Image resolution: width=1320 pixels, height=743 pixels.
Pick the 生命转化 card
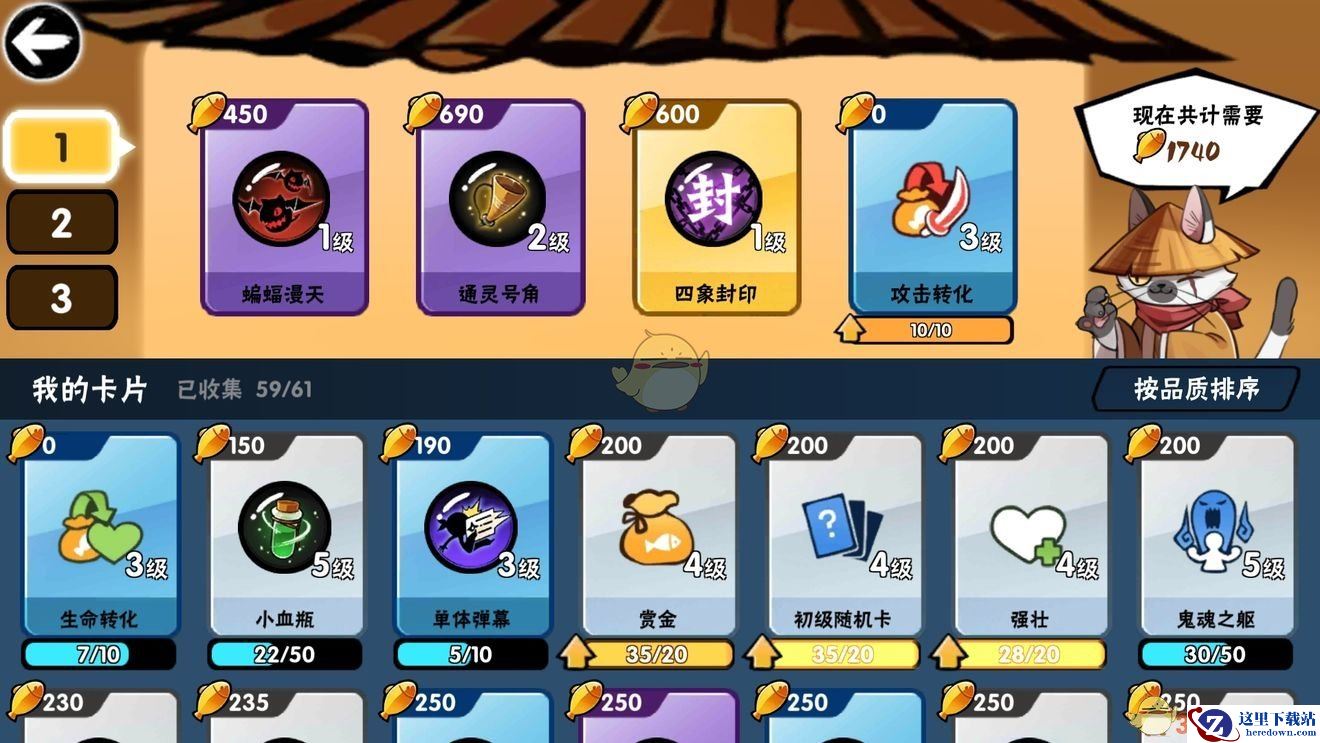point(99,535)
